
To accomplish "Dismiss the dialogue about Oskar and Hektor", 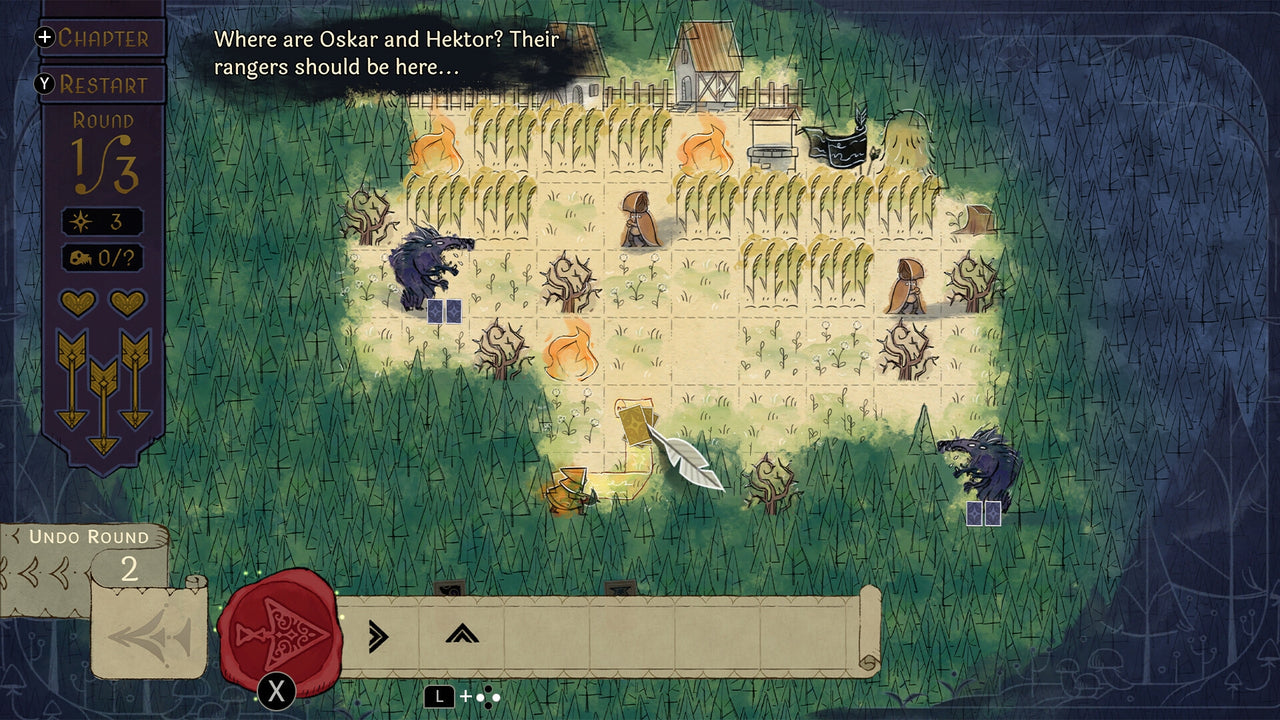I will click(383, 52).
